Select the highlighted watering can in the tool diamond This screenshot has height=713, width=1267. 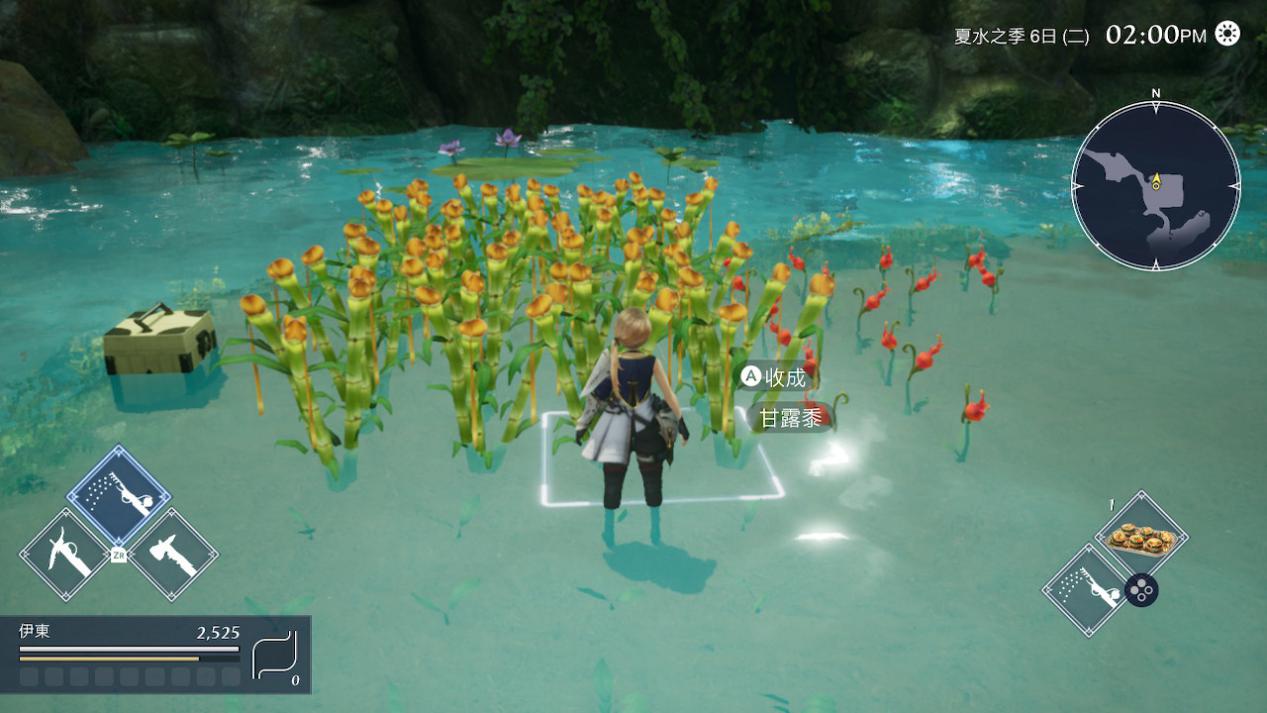pos(119,494)
